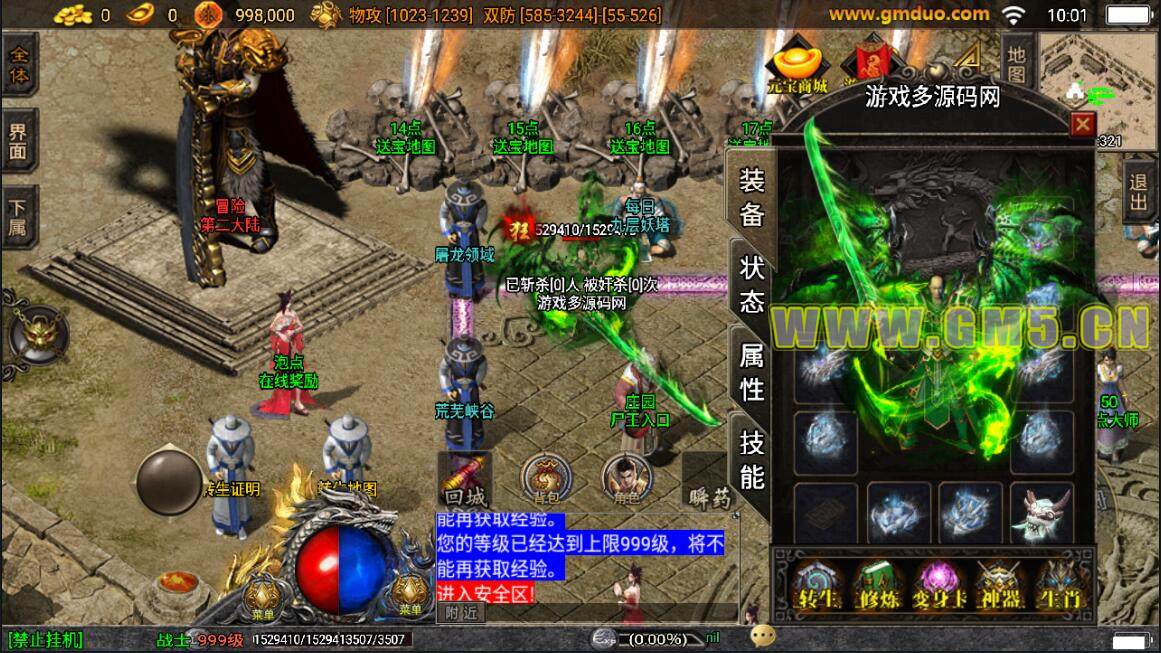Open the 转生 rebirth icon
The height and width of the screenshot is (653, 1161).
pos(817,584)
